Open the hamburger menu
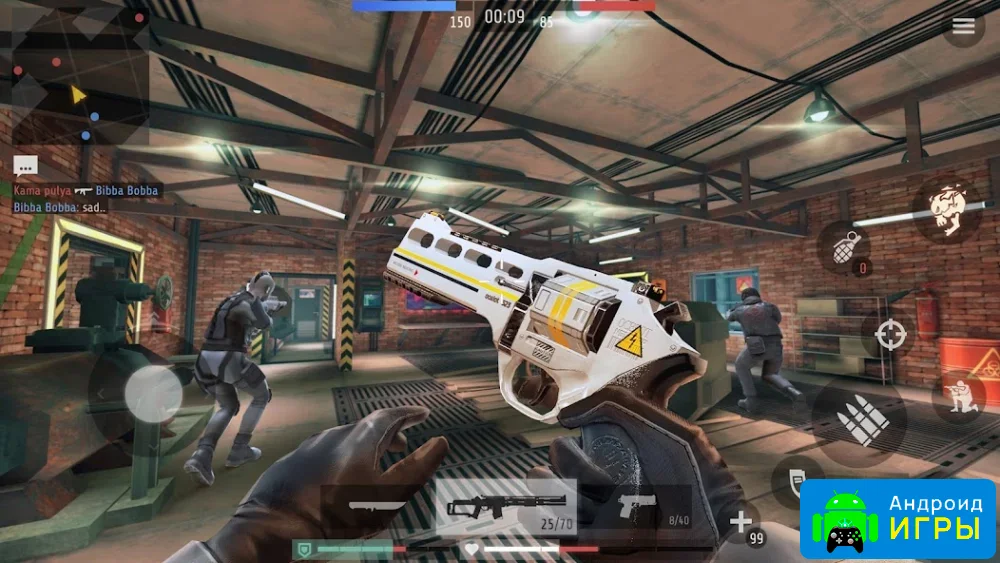Viewport: 1000px width, 563px height. point(963,27)
